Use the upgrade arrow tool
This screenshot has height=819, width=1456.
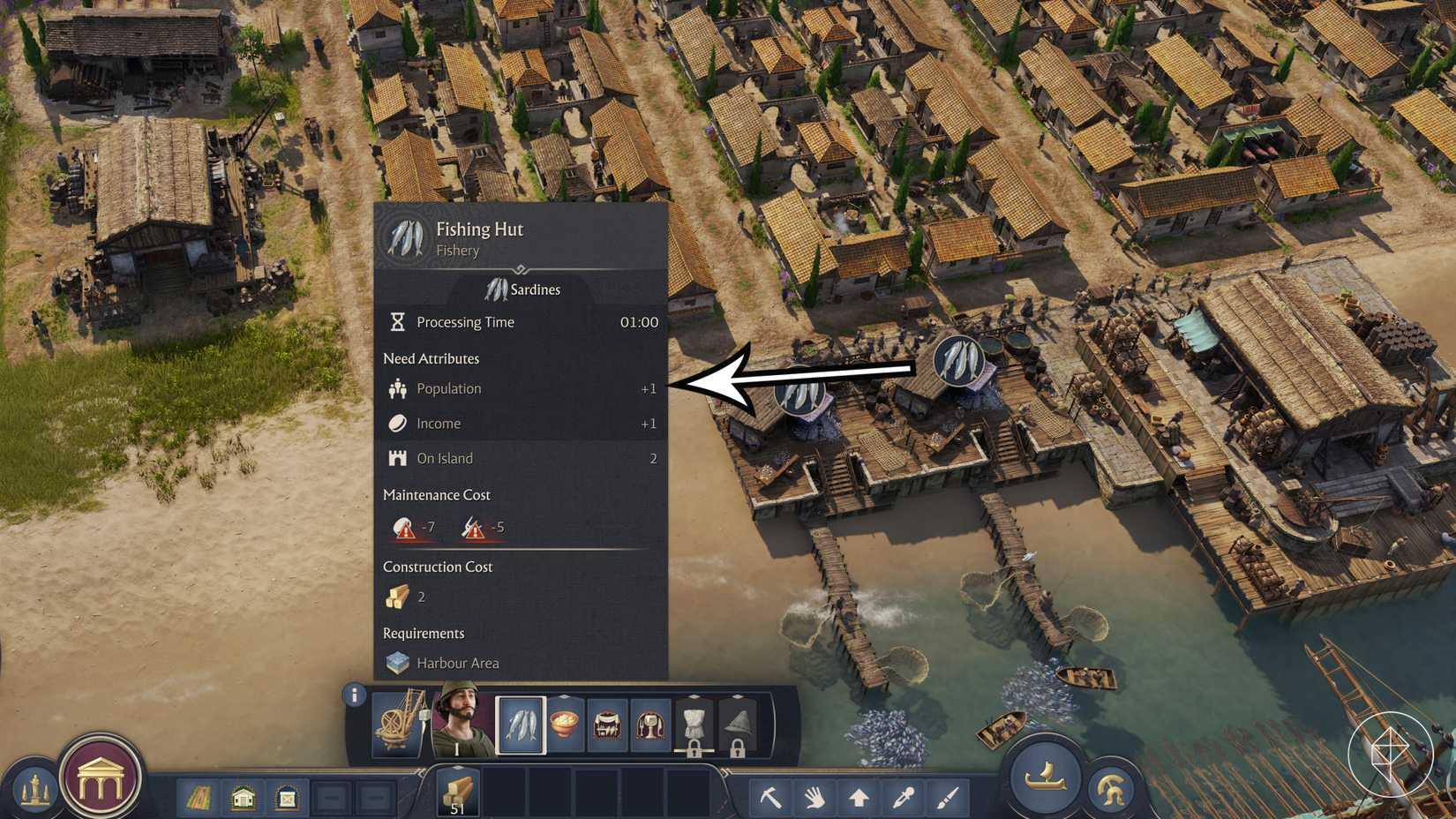859,798
